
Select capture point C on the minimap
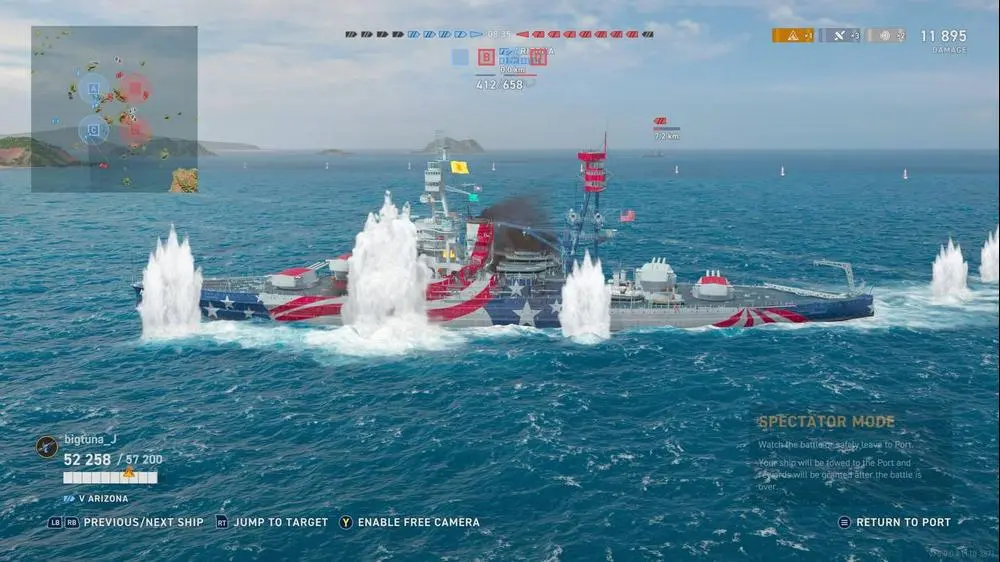pos(94,129)
